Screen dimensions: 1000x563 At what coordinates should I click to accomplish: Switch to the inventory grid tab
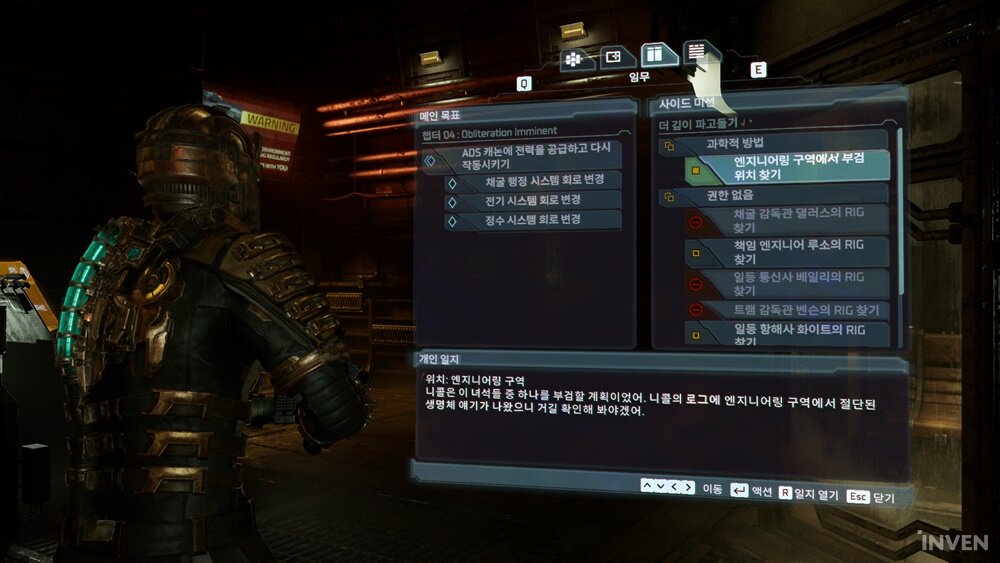pos(578,58)
